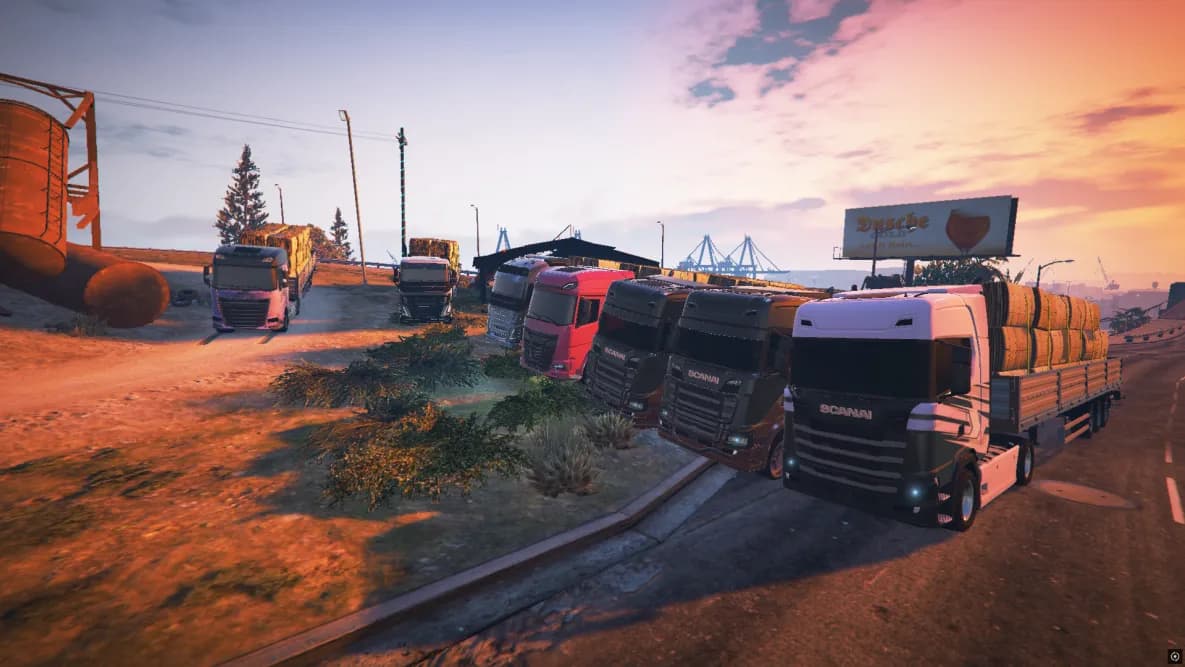Screen dimensions: 1185x667
Task: Click the small circular icon in the corner
Action: pyautogui.click(x=1174, y=657)
